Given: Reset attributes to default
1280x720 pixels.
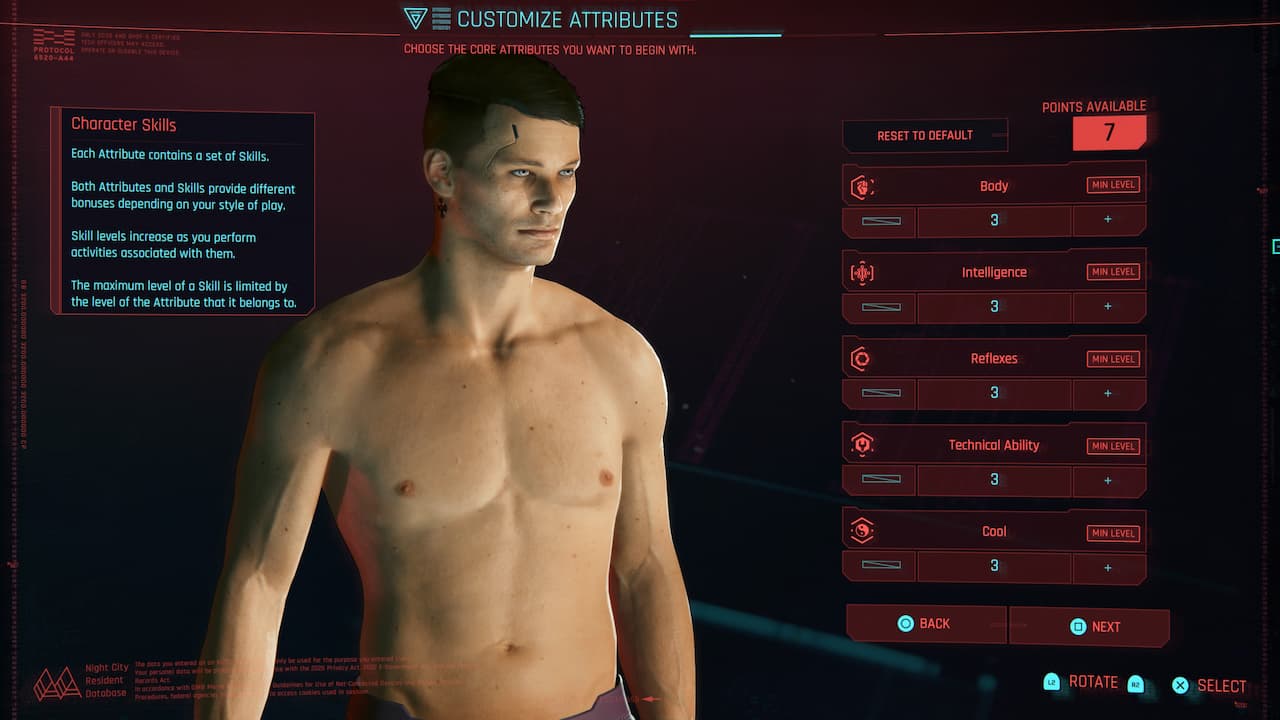Looking at the screenshot, I should [x=924, y=135].
